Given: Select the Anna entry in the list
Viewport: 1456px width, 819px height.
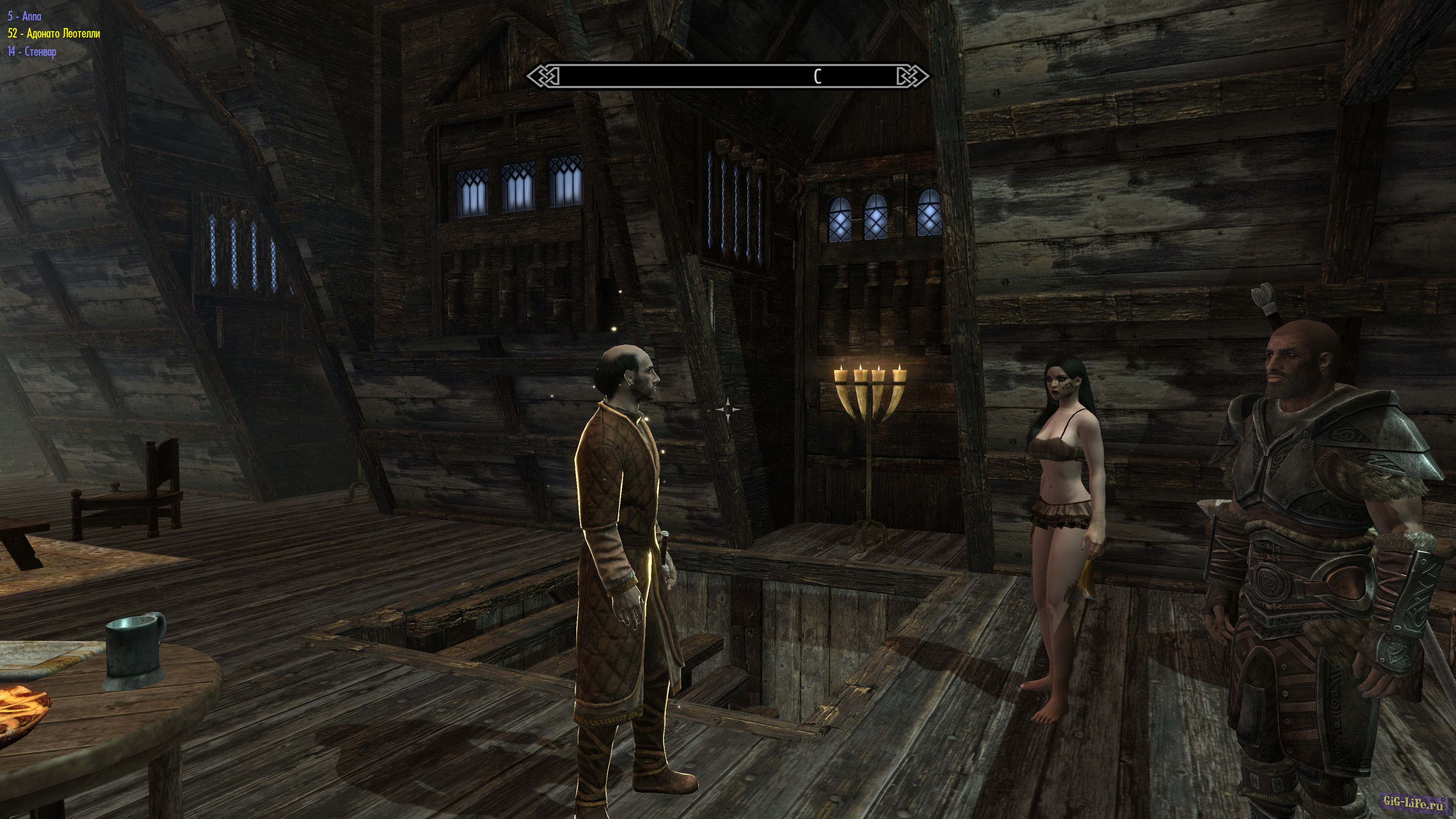Looking at the screenshot, I should (x=25, y=16).
